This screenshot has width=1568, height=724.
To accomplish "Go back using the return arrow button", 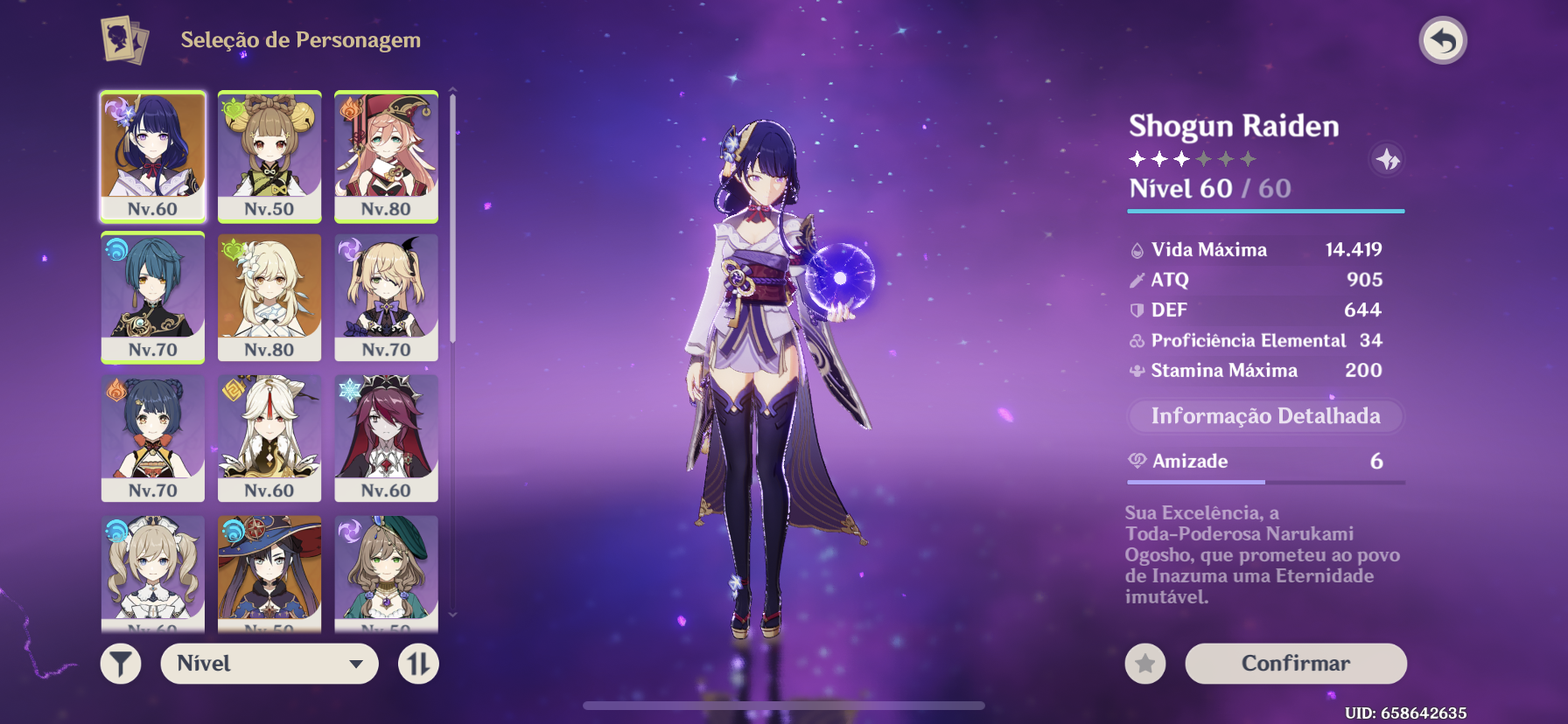I will tap(1442, 41).
